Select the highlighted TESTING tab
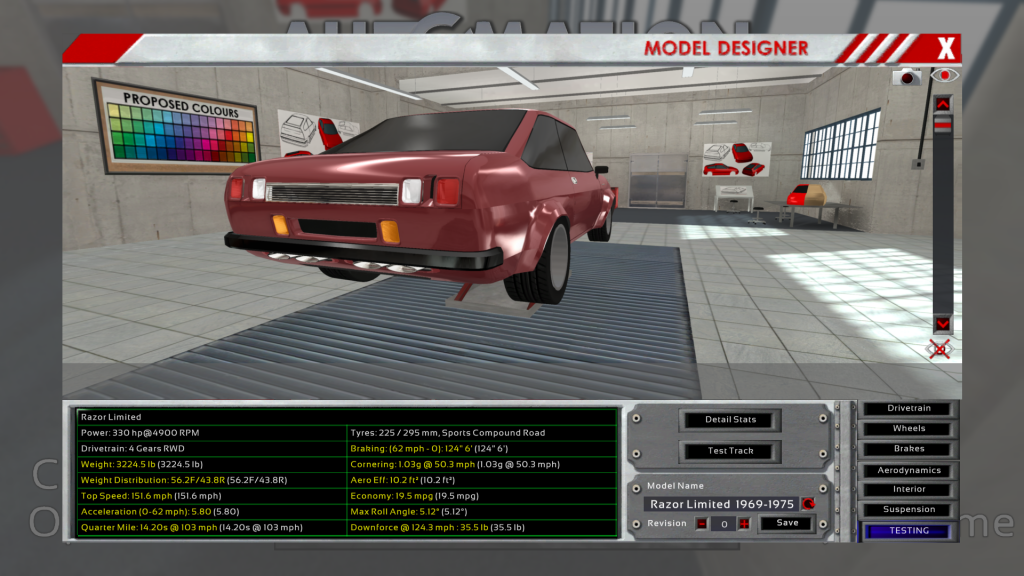This screenshot has width=1024, height=576. coord(909,531)
